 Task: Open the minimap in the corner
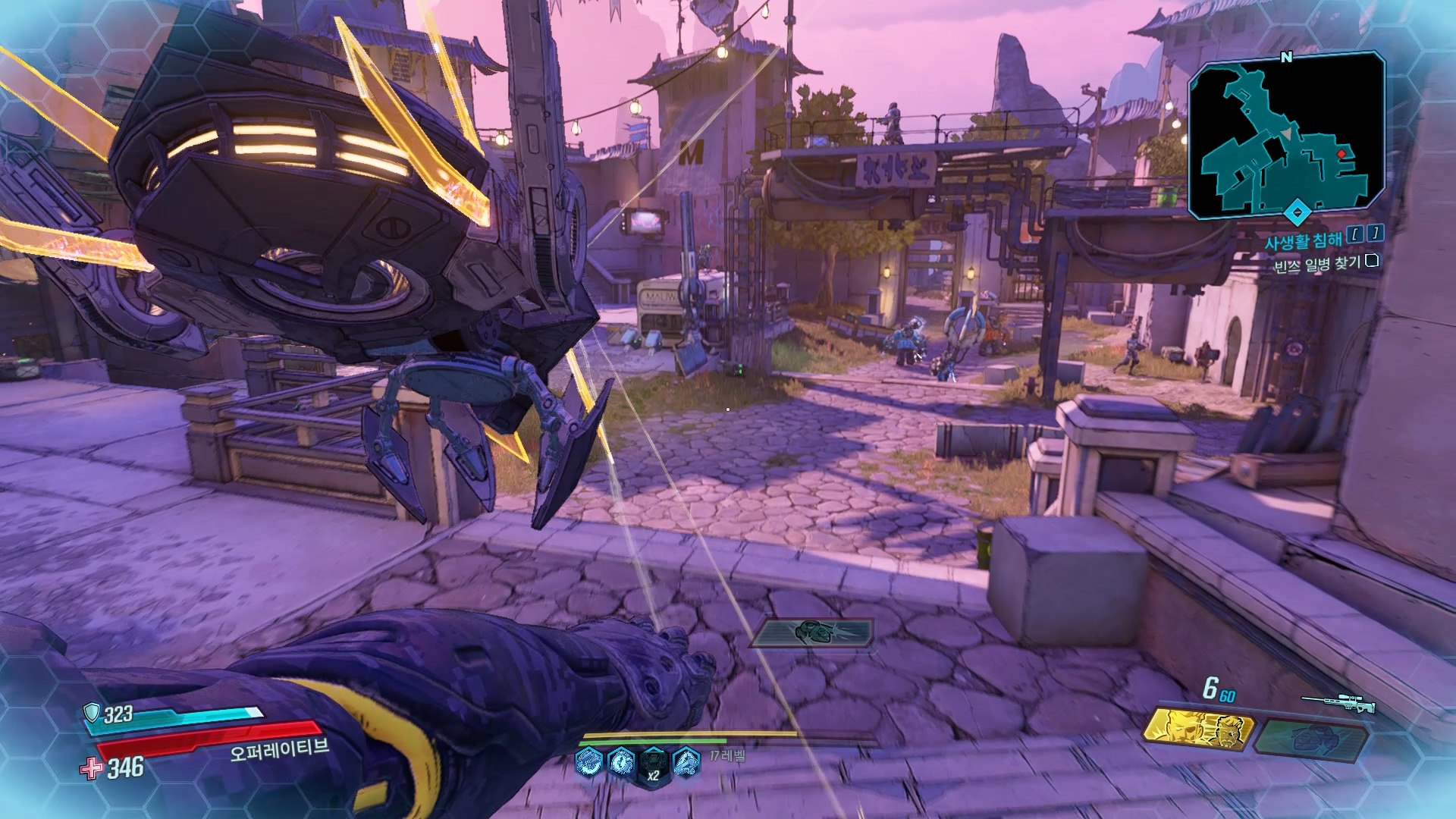(x=1286, y=135)
